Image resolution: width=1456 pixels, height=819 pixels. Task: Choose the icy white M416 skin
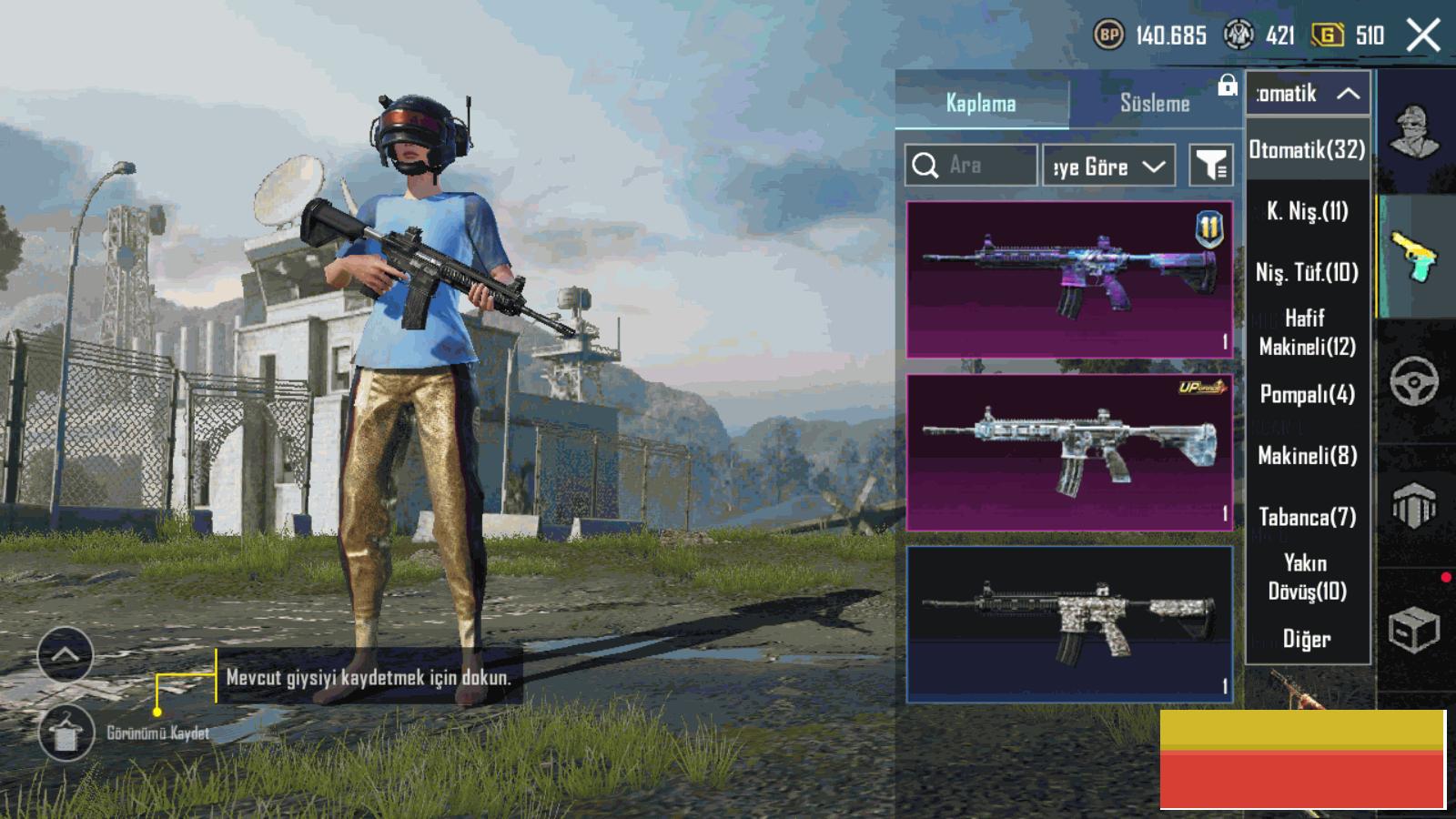point(1069,452)
